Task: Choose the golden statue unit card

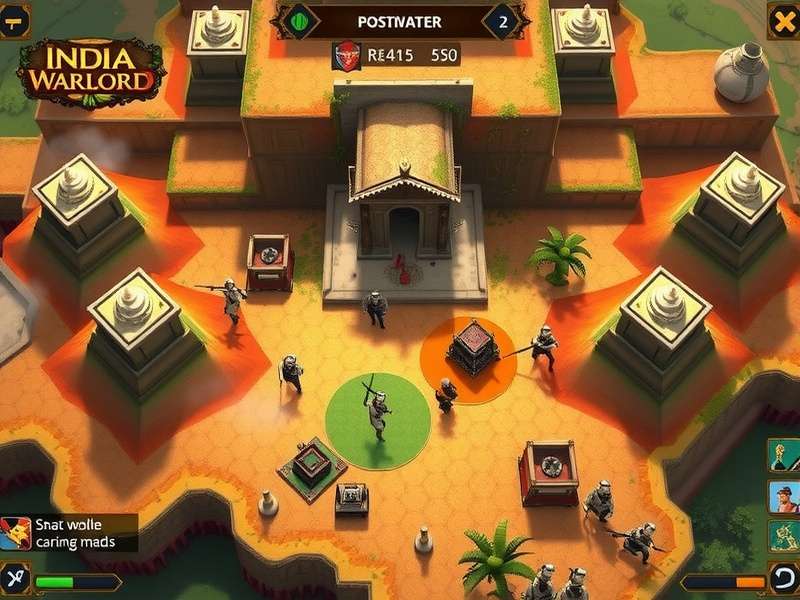Action: 784,456
